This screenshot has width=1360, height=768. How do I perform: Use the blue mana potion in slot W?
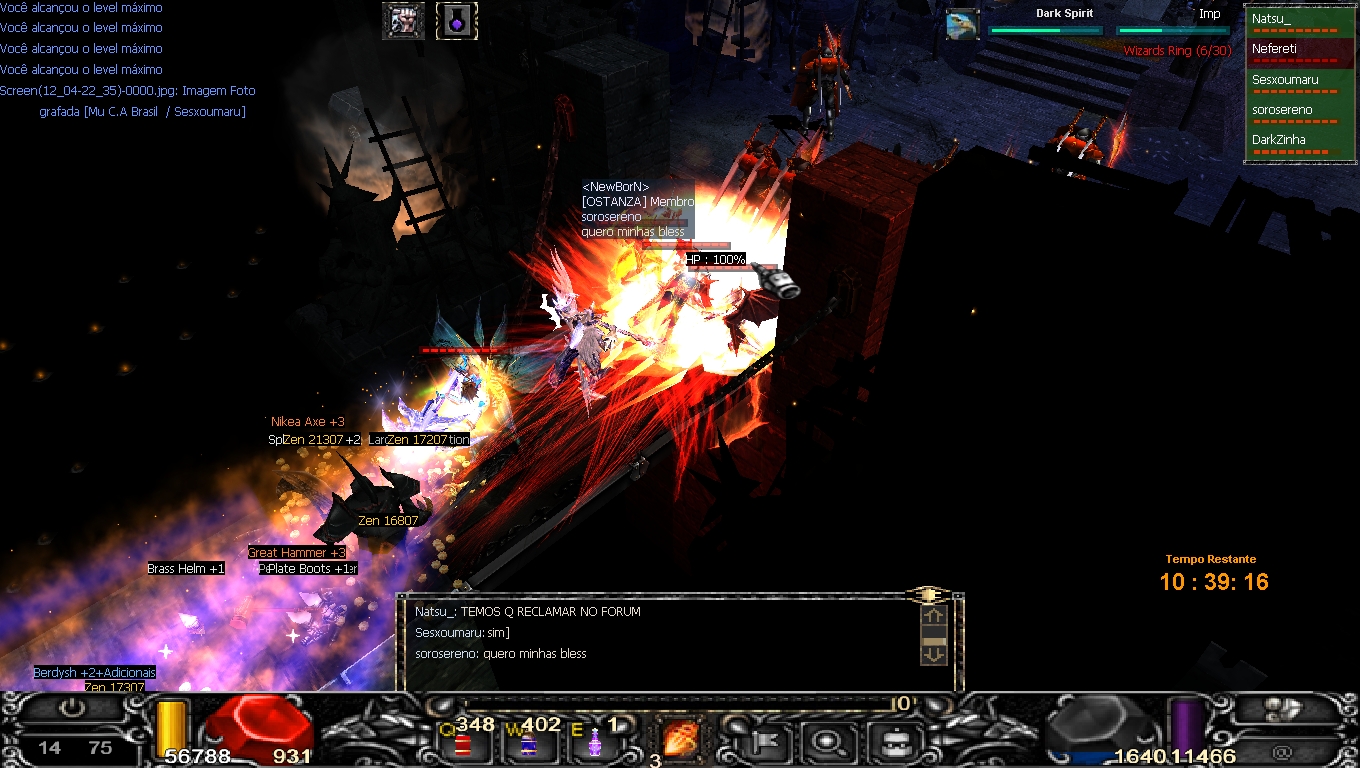tap(527, 743)
